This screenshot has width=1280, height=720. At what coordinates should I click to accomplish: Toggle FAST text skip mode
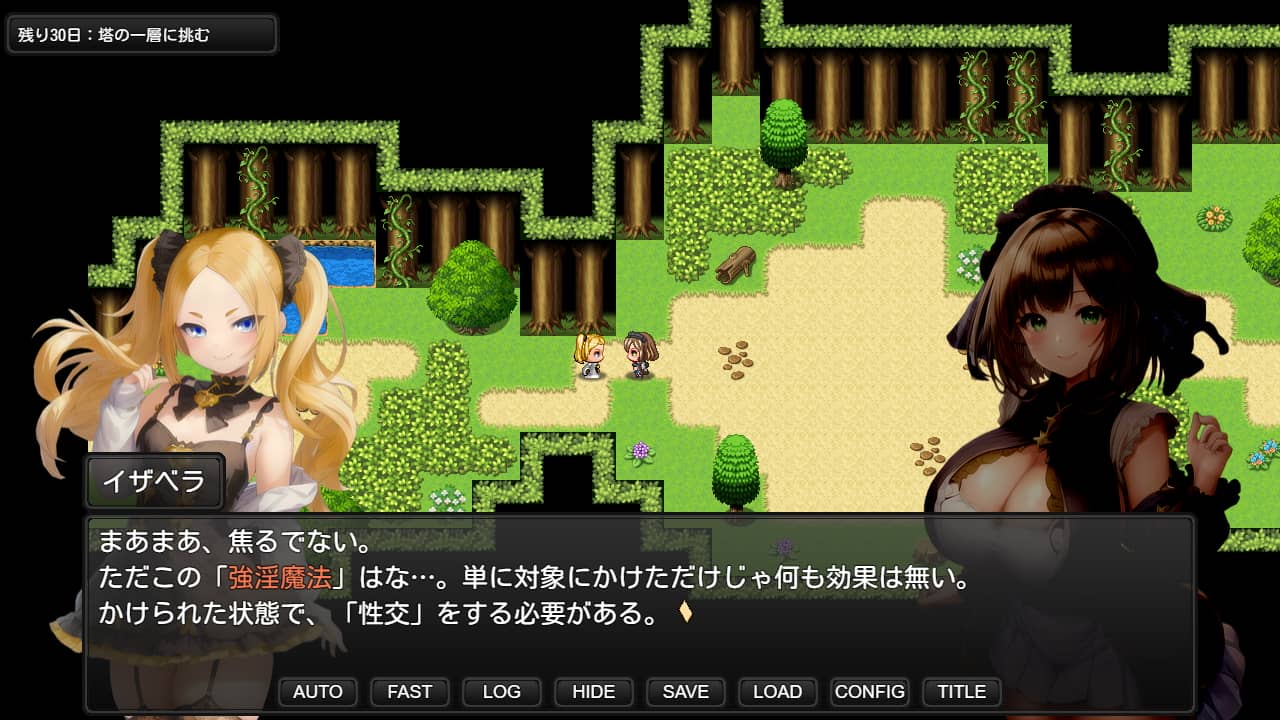coord(409,692)
